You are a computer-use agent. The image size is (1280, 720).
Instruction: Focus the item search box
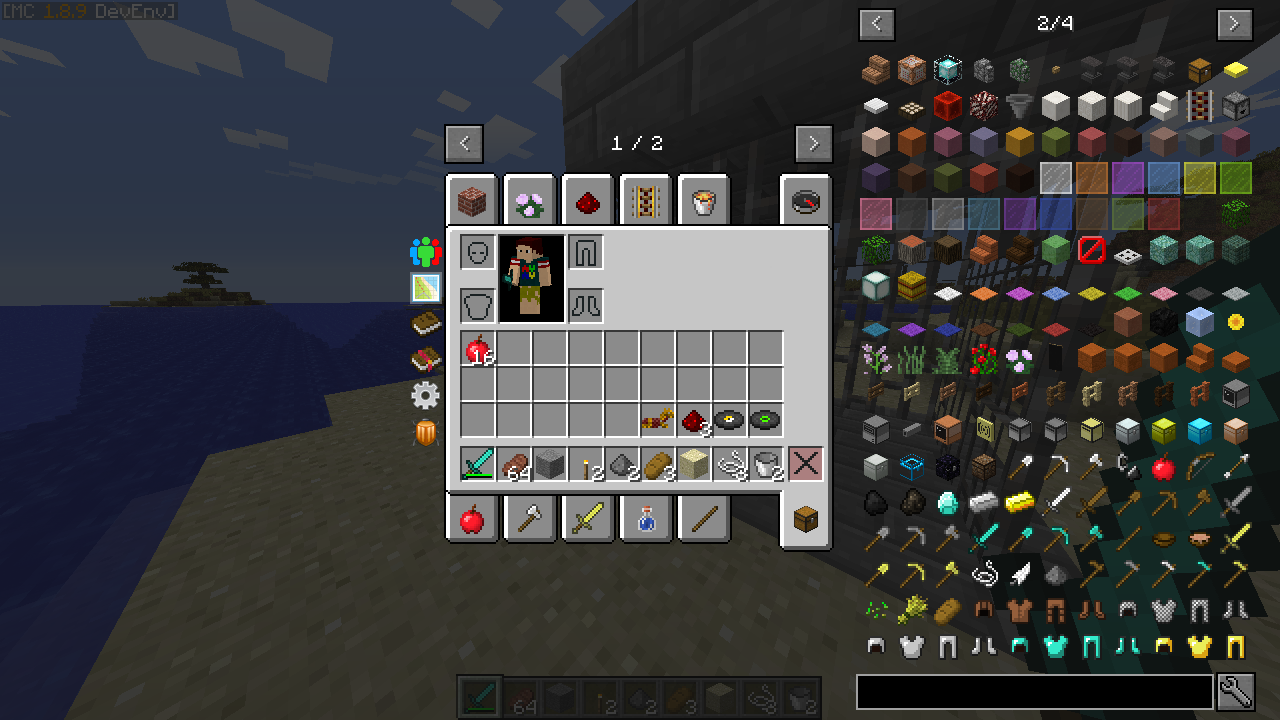coord(1034,692)
